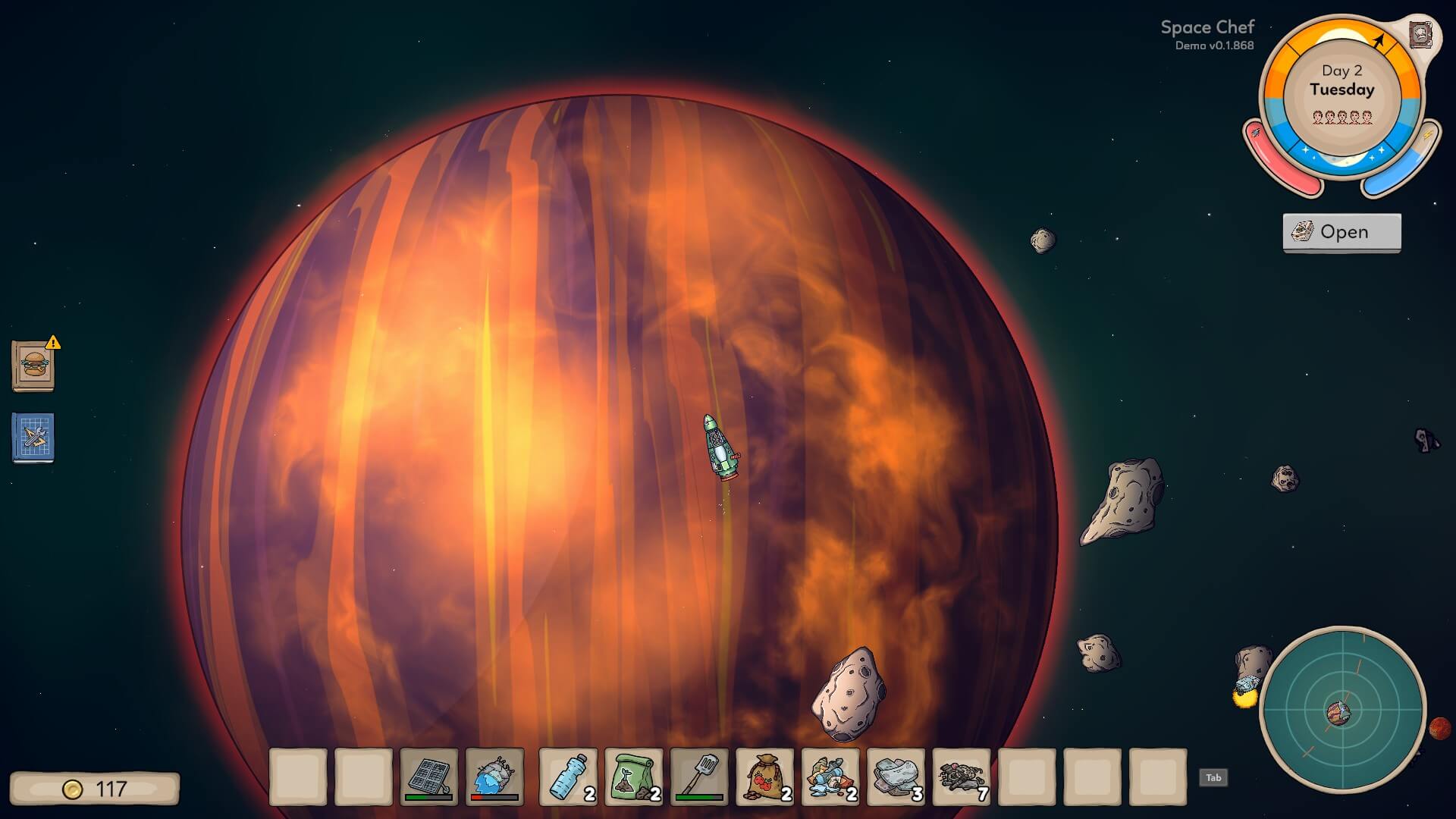
Task: Open the blueprint crafting book
Action: point(33,438)
